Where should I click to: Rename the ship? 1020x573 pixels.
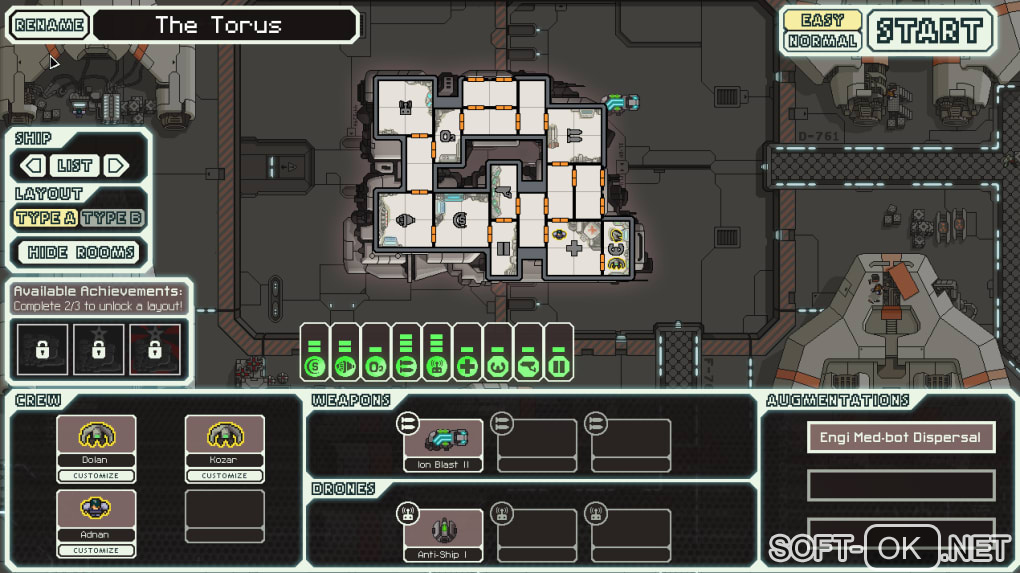click(x=49, y=25)
